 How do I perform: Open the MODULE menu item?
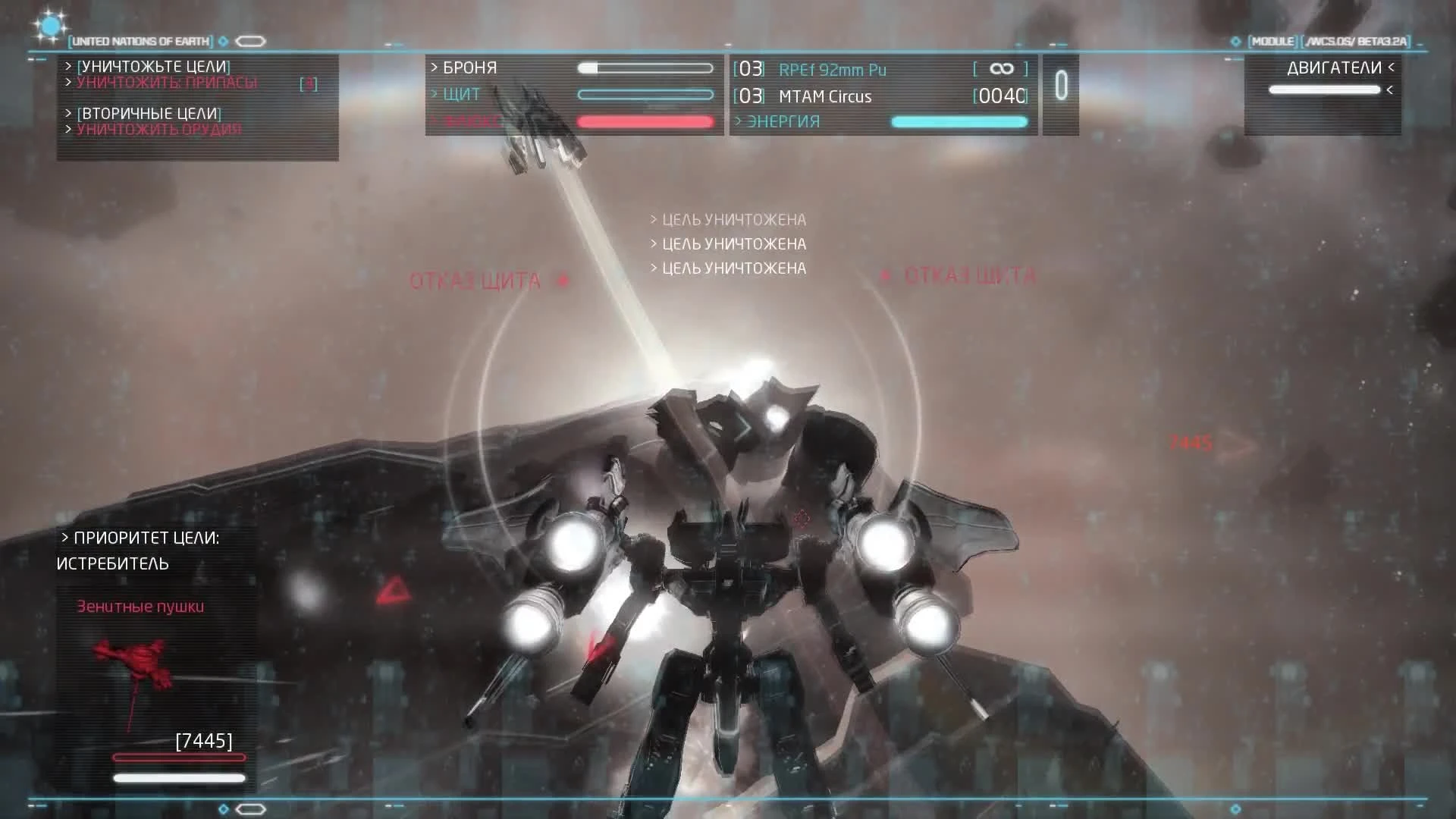coord(1272,43)
